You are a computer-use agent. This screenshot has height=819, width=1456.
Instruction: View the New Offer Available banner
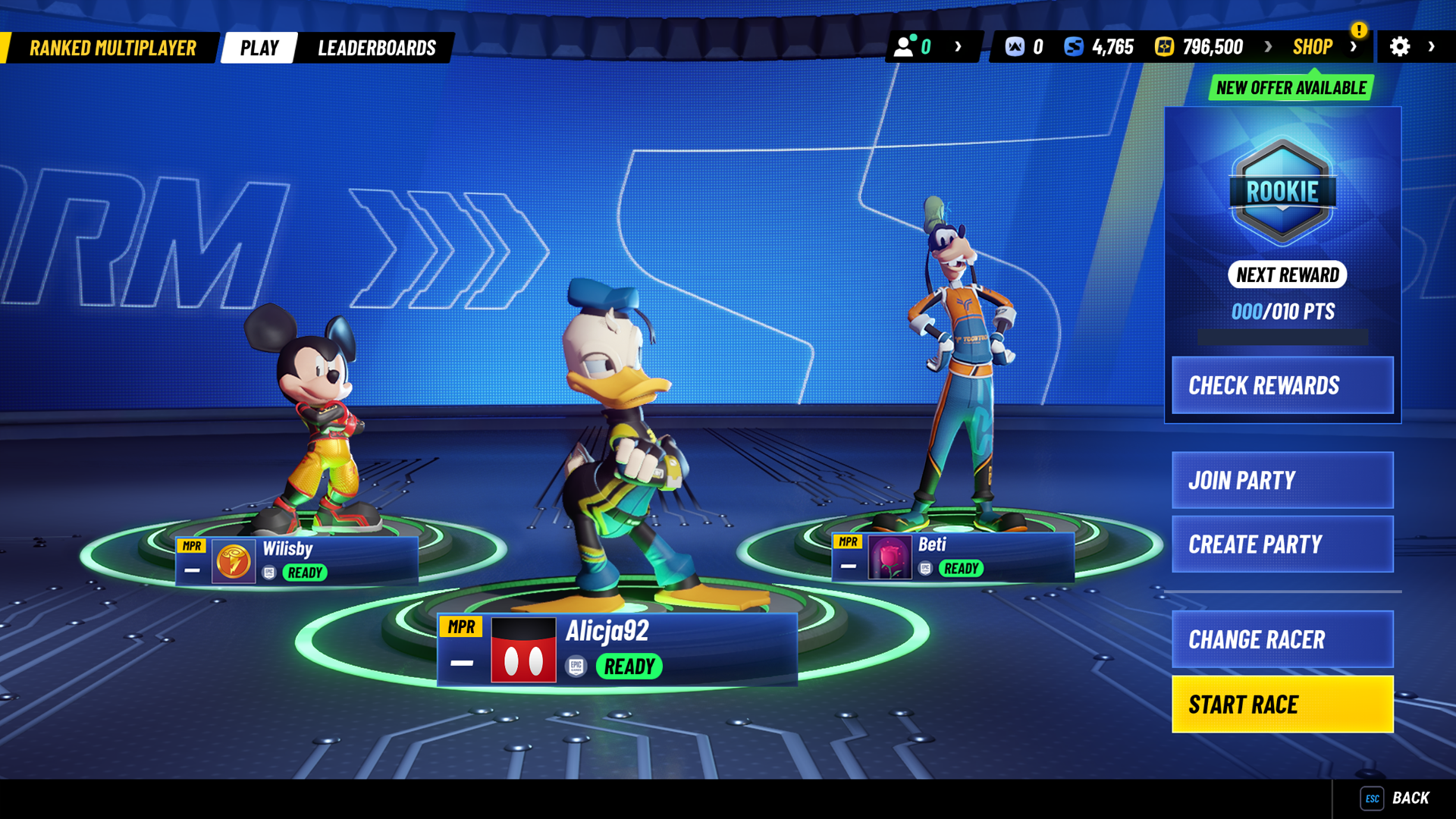pos(1291,88)
